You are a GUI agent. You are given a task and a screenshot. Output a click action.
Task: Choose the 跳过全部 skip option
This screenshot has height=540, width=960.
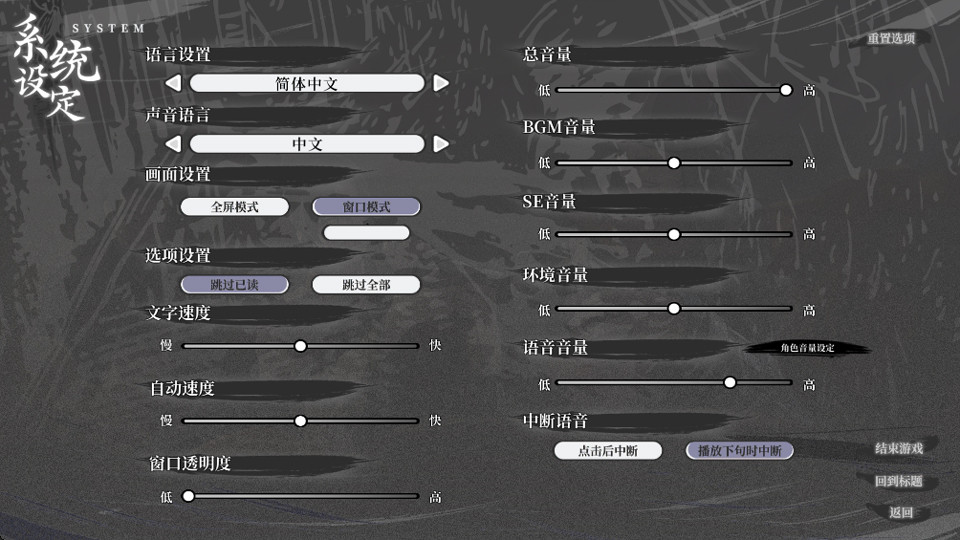click(x=366, y=285)
